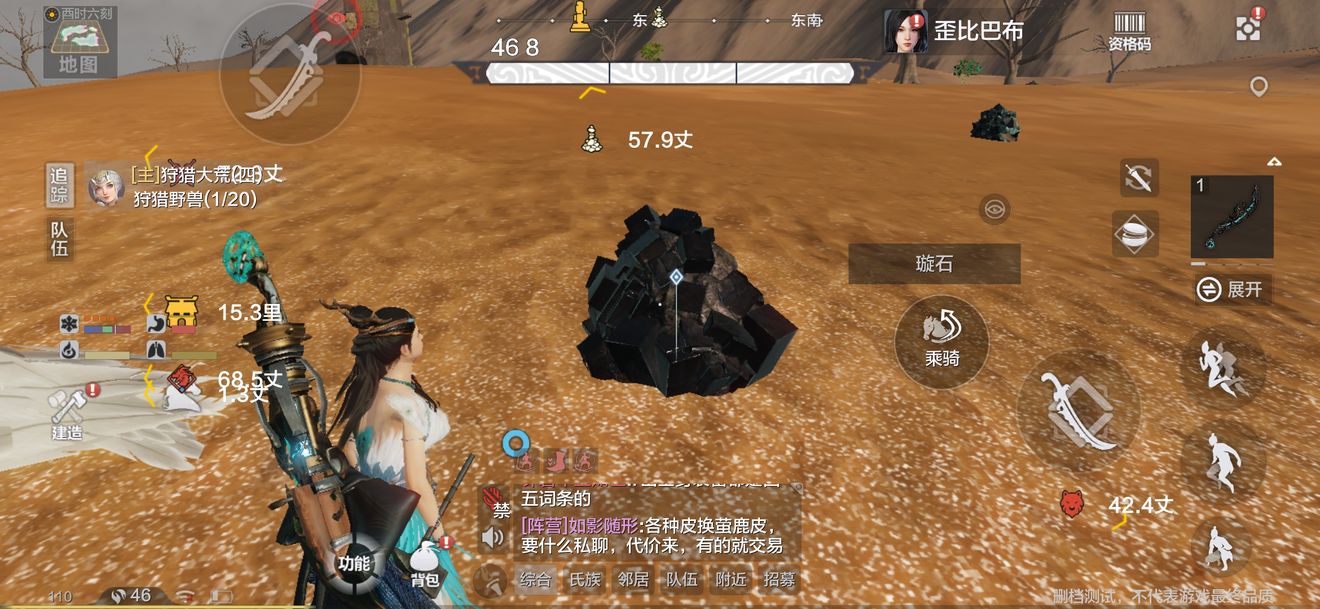Image resolution: width=1320 pixels, height=609 pixels.
Task: Select the 邻居 chat channel
Action: point(633,579)
